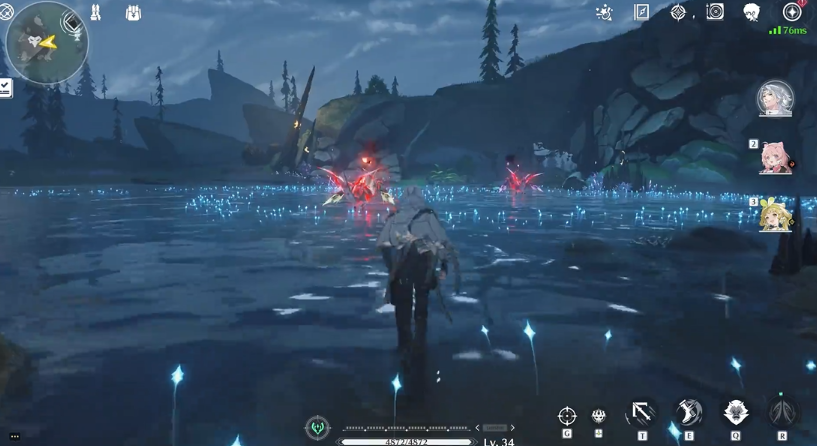Open the four-point star emblem icon
This screenshot has width=817, height=446.
click(x=678, y=12)
